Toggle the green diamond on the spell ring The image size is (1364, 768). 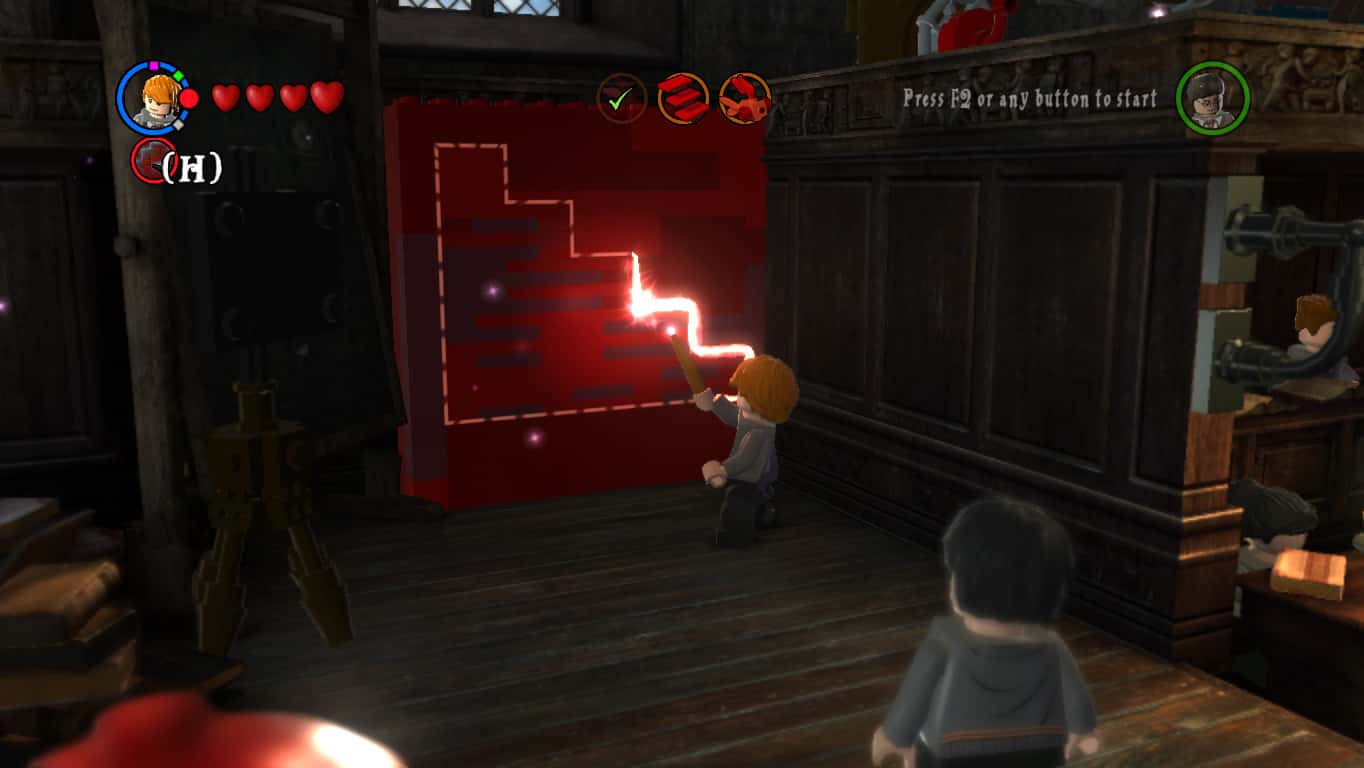(178, 75)
